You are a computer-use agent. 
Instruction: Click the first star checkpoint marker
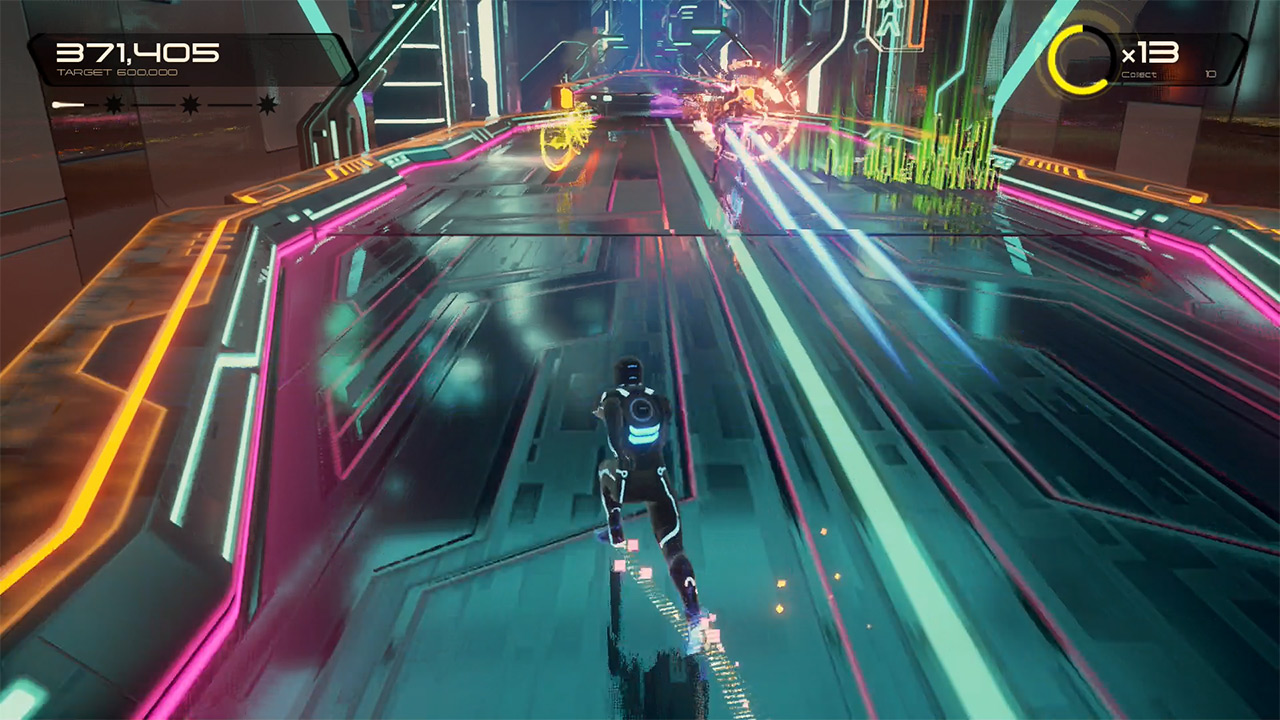point(113,105)
